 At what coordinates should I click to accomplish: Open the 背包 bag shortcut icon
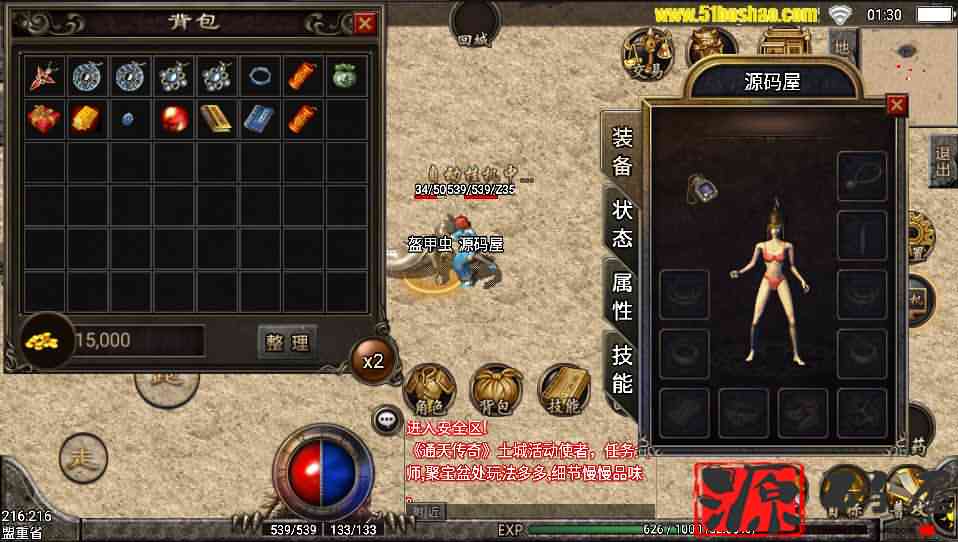tap(497, 390)
